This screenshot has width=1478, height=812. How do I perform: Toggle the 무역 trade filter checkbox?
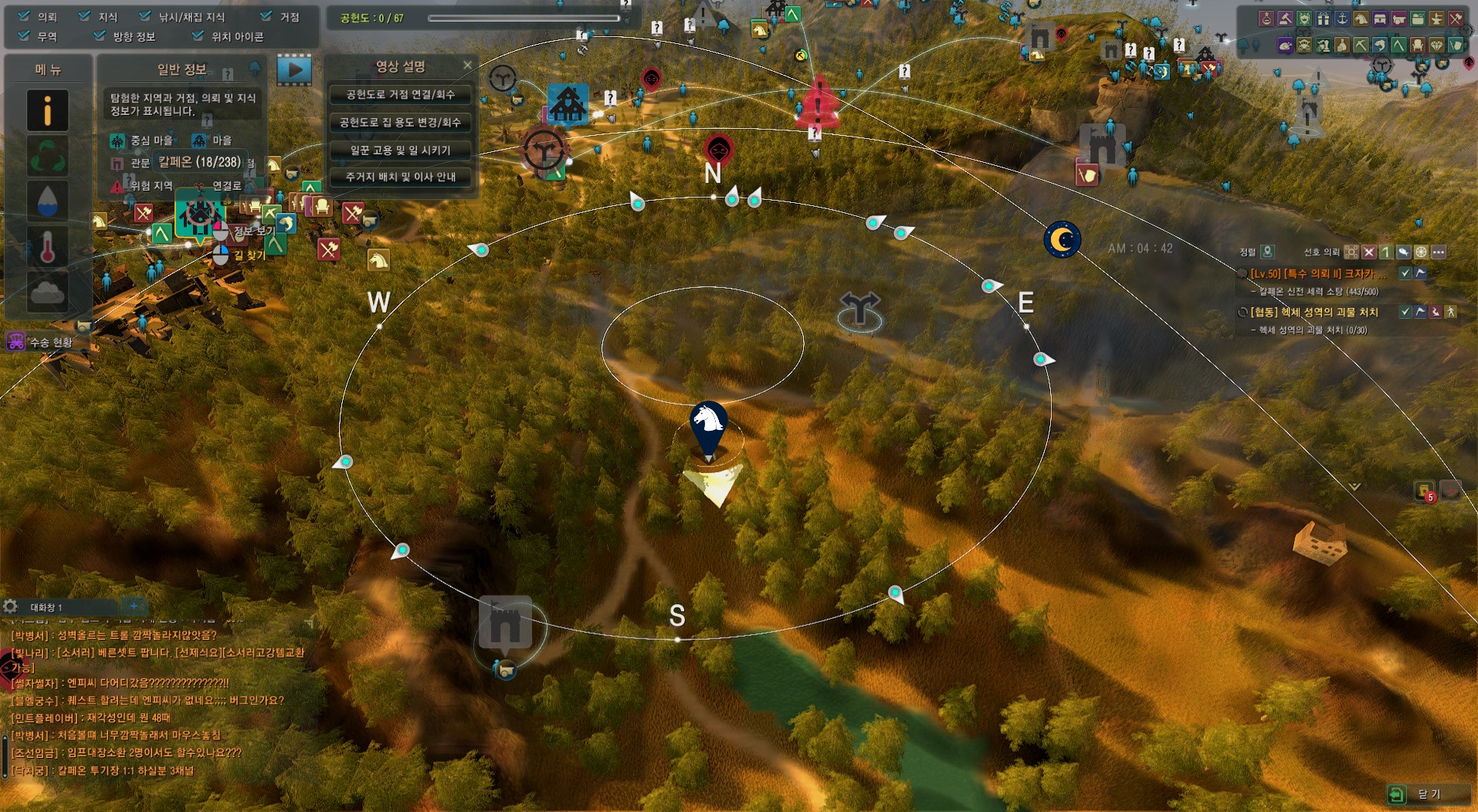click(24, 36)
